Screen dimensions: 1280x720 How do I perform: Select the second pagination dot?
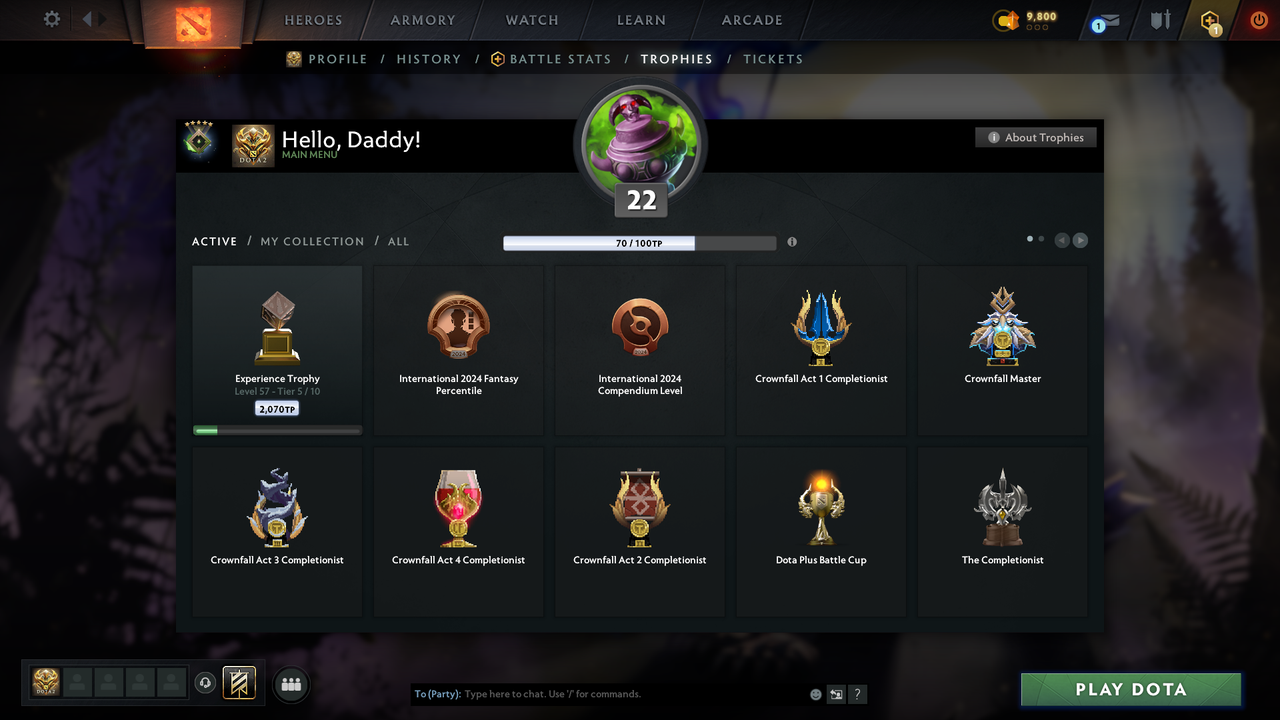[1041, 239]
